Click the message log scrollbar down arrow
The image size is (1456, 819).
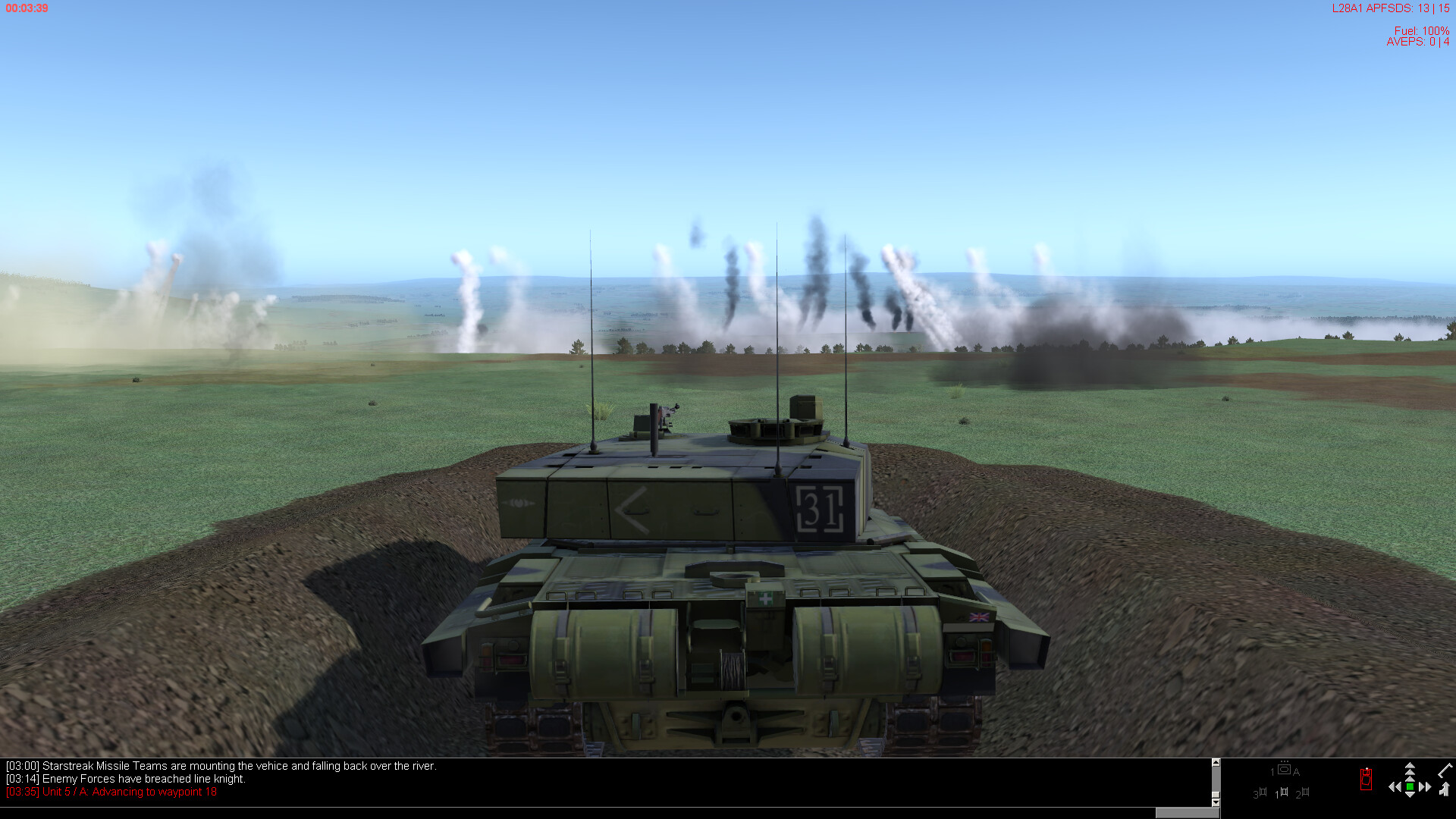tap(1215, 802)
